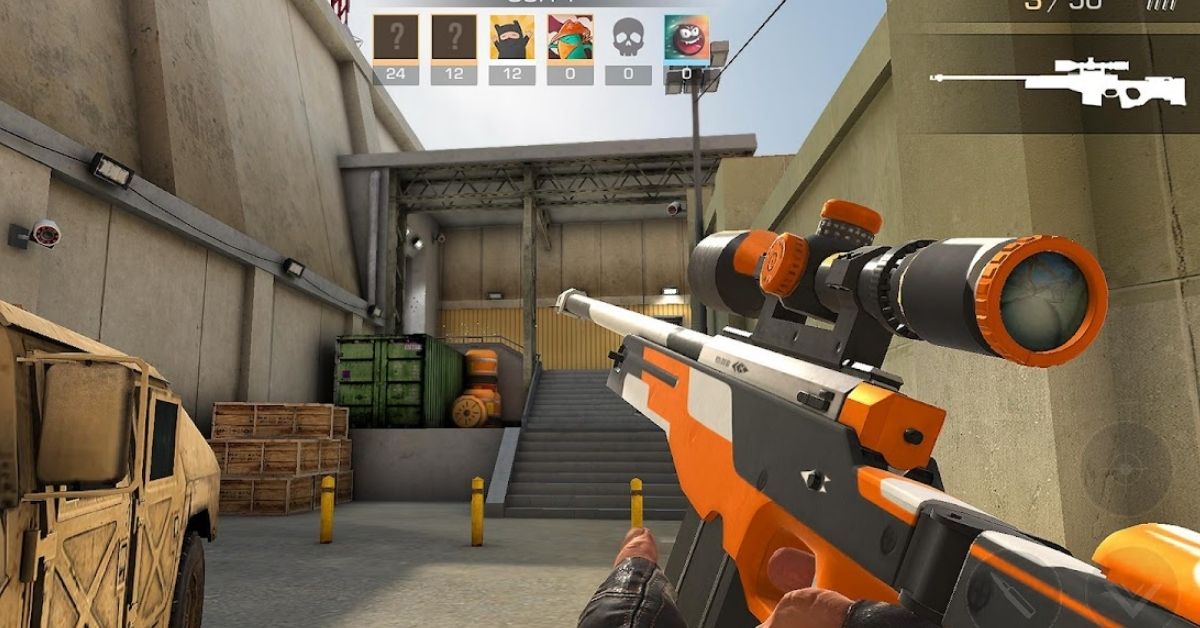Select the orange-and-teal bird player avatar
The width and height of the screenshot is (1200, 628).
(570, 38)
